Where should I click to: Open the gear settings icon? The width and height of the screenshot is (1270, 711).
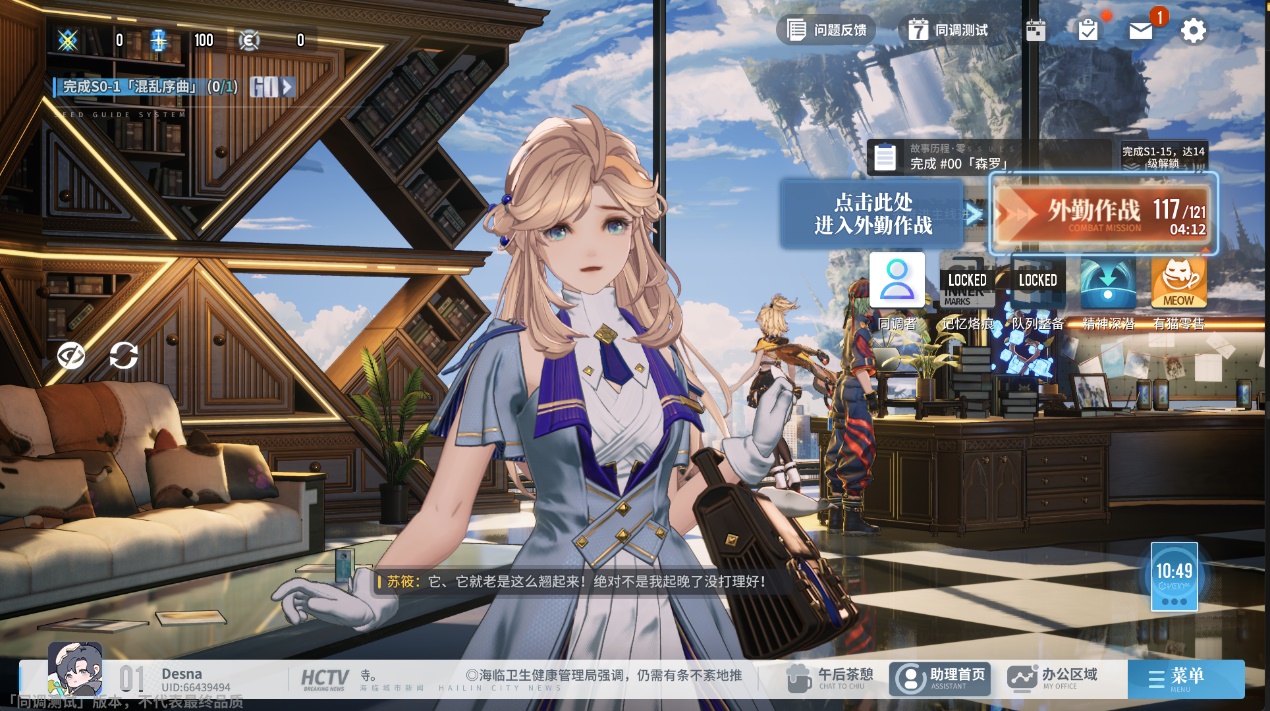1193,30
